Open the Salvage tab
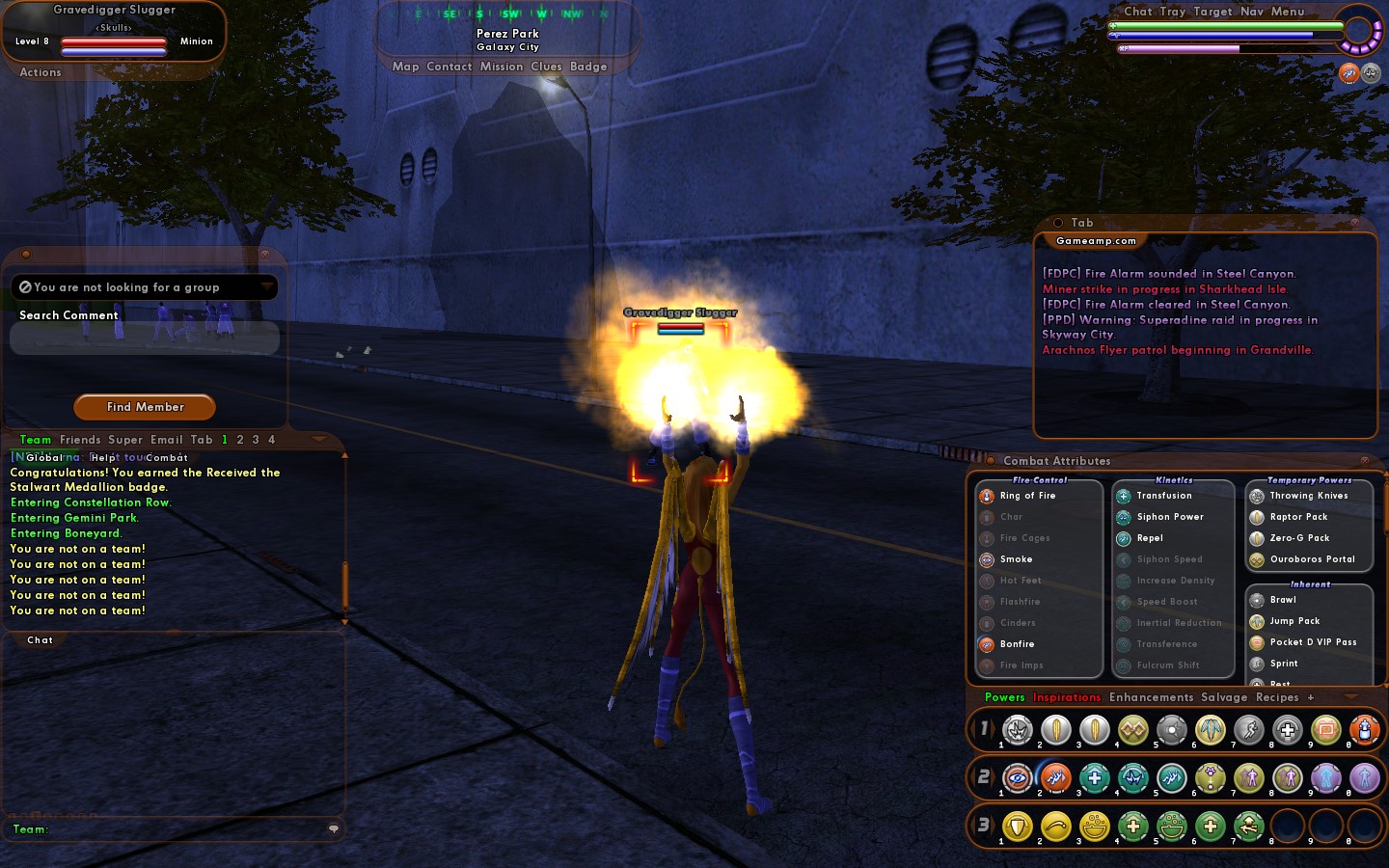This screenshot has height=868, width=1389. click(1224, 697)
